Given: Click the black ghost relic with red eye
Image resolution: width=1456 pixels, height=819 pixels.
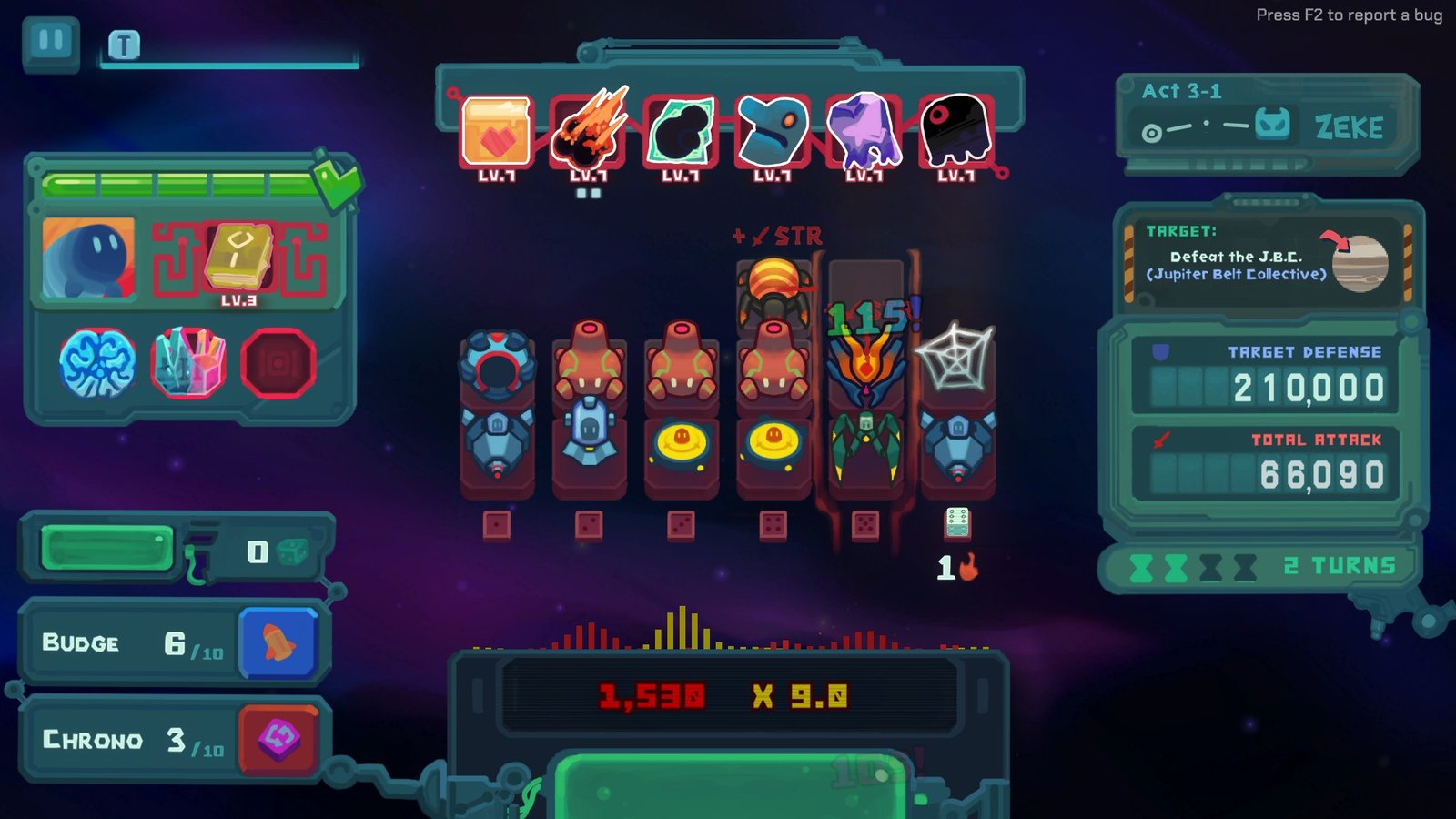Looking at the screenshot, I should [x=956, y=126].
